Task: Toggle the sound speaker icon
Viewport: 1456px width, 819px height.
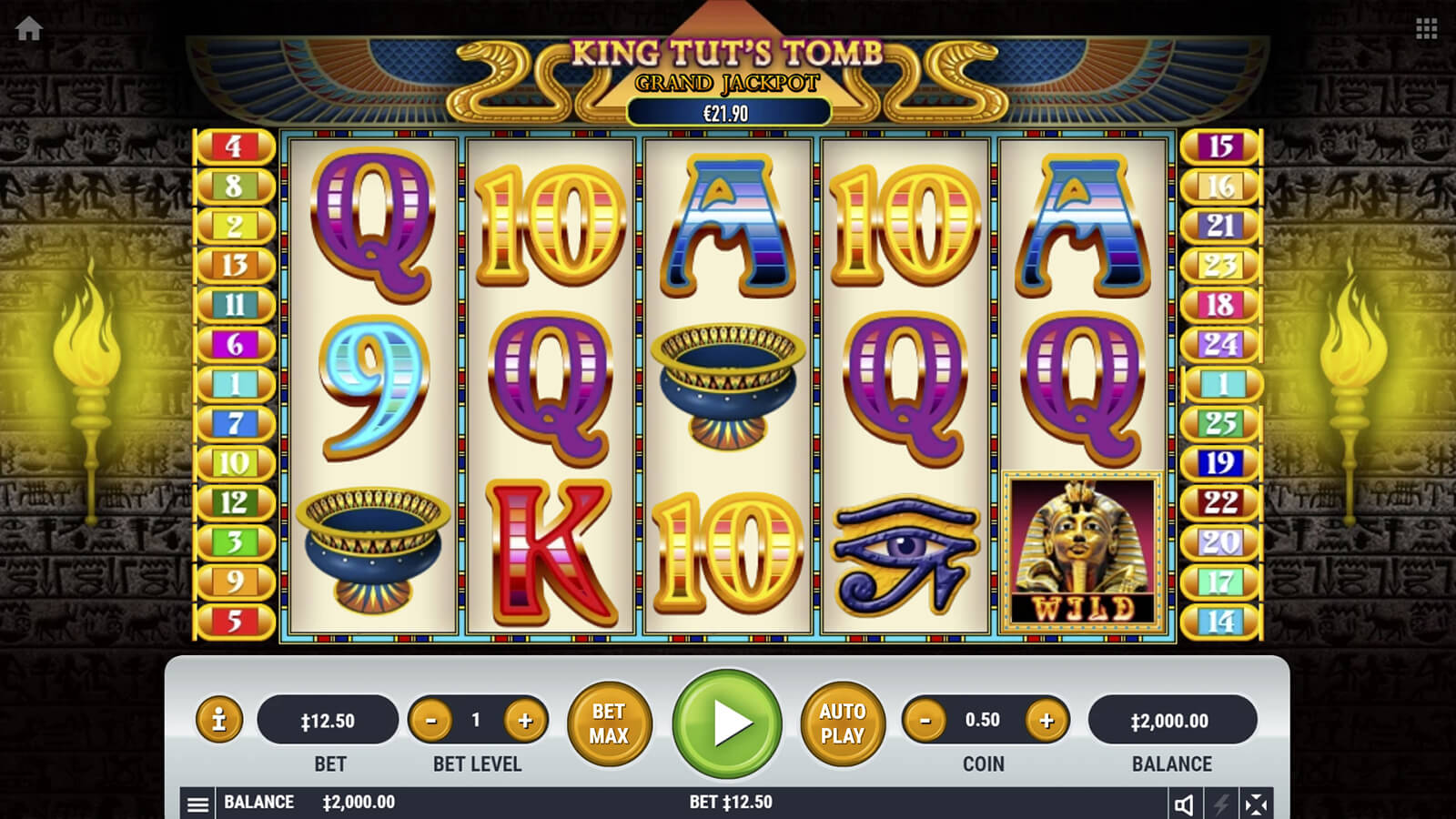Action: click(1184, 804)
